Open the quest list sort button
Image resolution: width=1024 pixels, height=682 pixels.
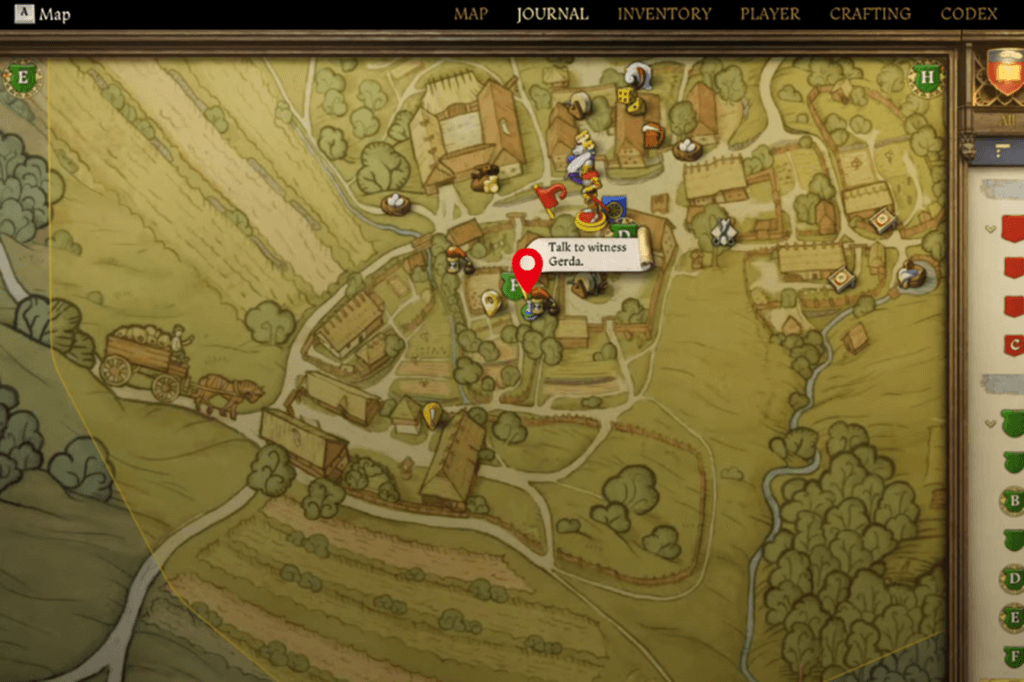coord(1002,150)
